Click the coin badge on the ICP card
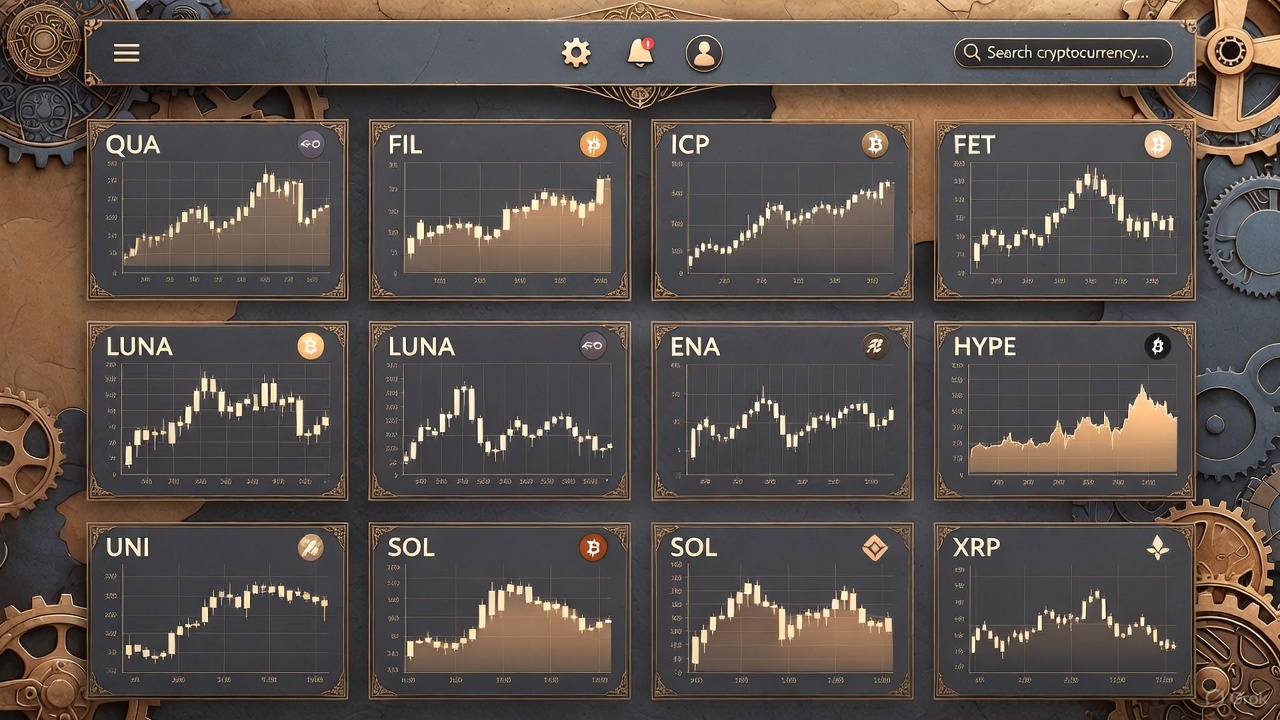The width and height of the screenshot is (1280, 720). point(875,146)
